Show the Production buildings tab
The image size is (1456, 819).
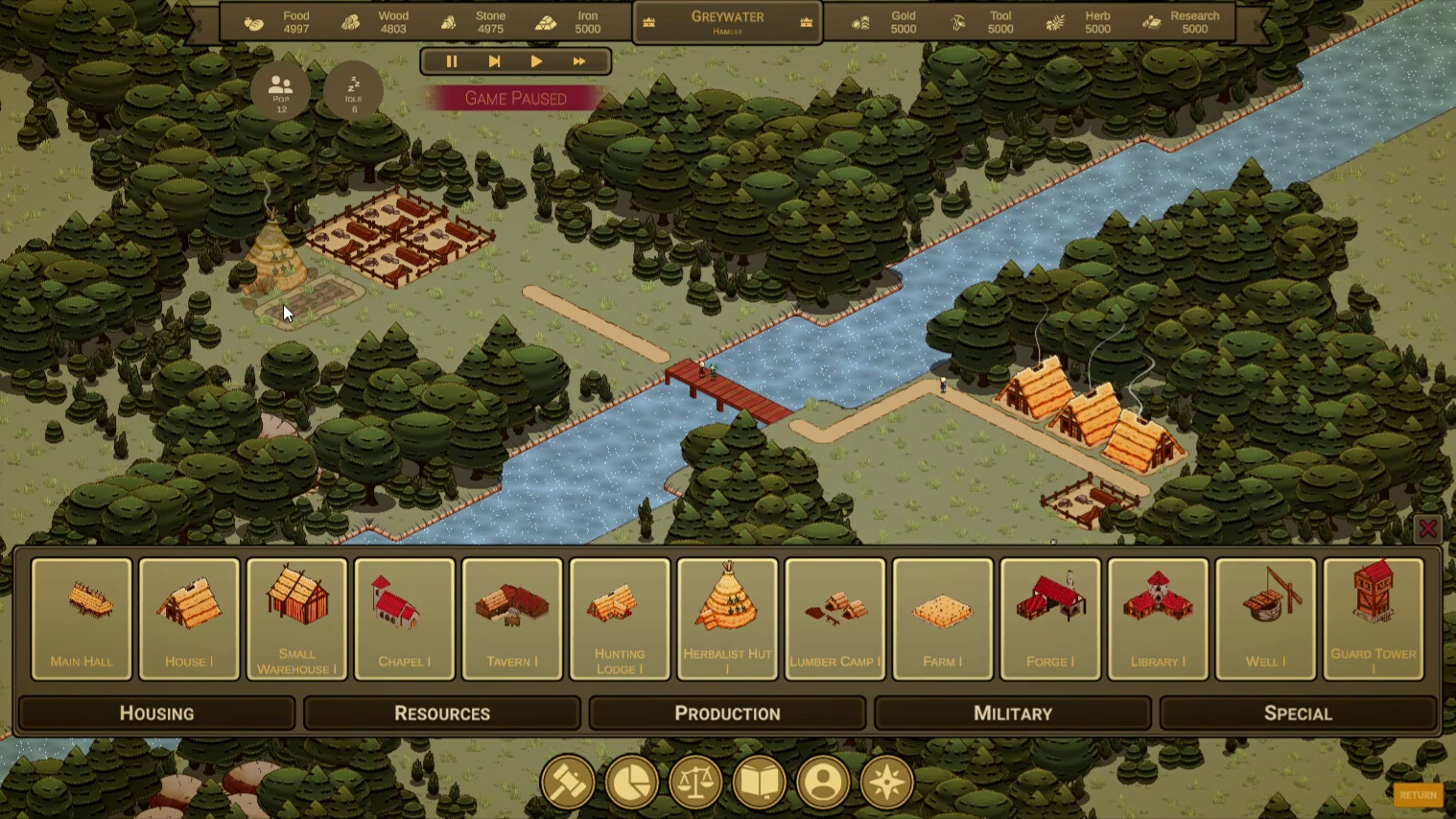727,714
